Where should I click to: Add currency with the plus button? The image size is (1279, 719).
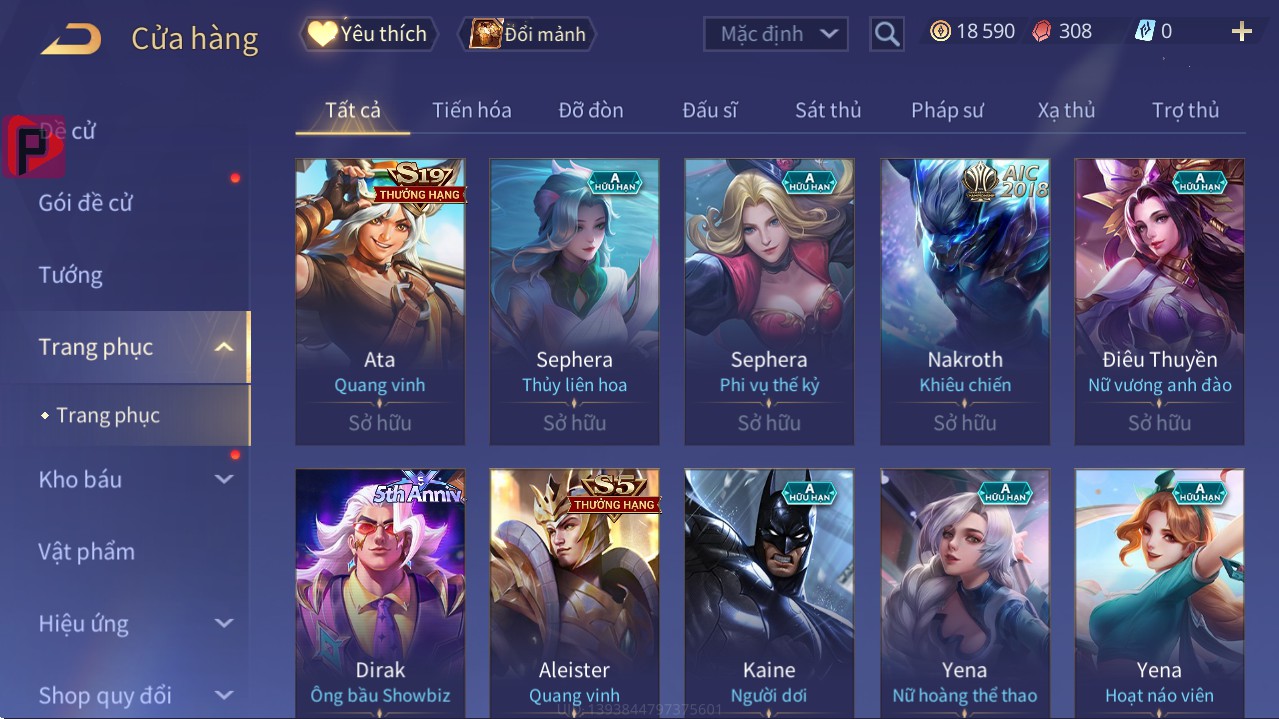pyautogui.click(x=1241, y=32)
